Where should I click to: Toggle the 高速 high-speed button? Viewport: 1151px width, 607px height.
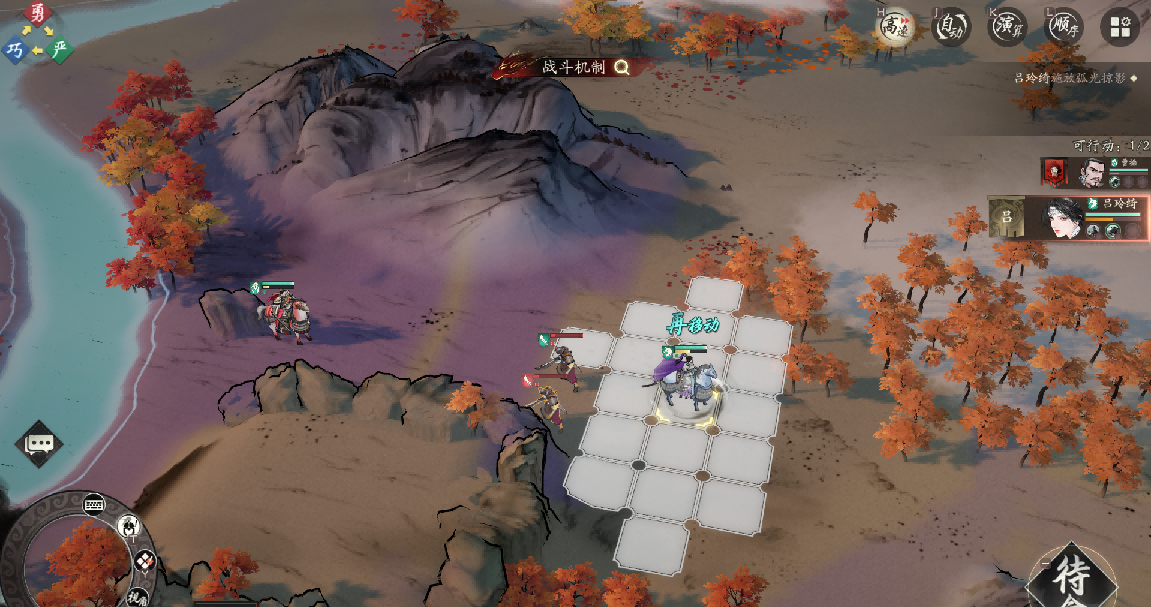892,27
